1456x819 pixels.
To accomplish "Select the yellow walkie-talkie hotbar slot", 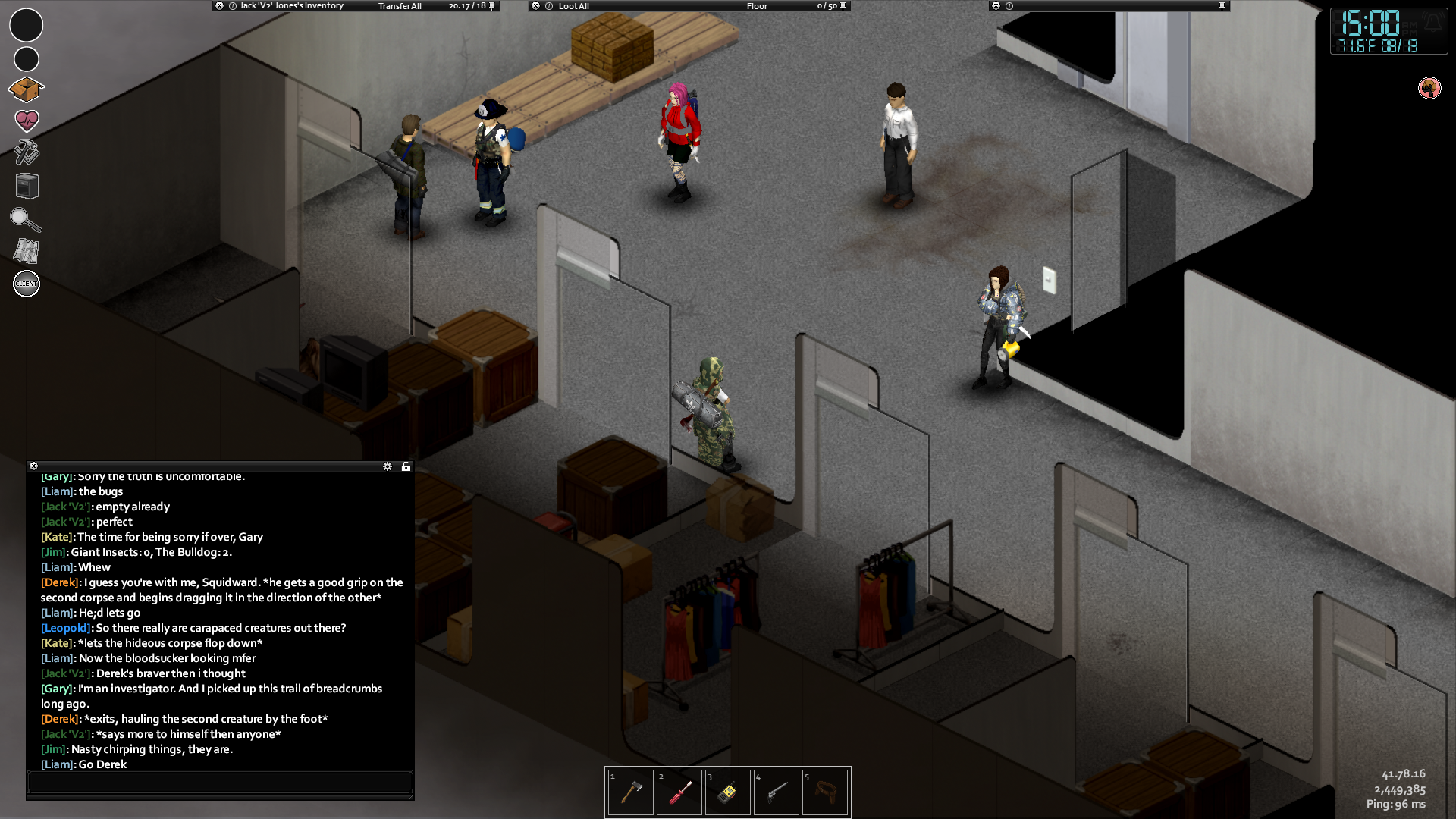I will pos(728,792).
